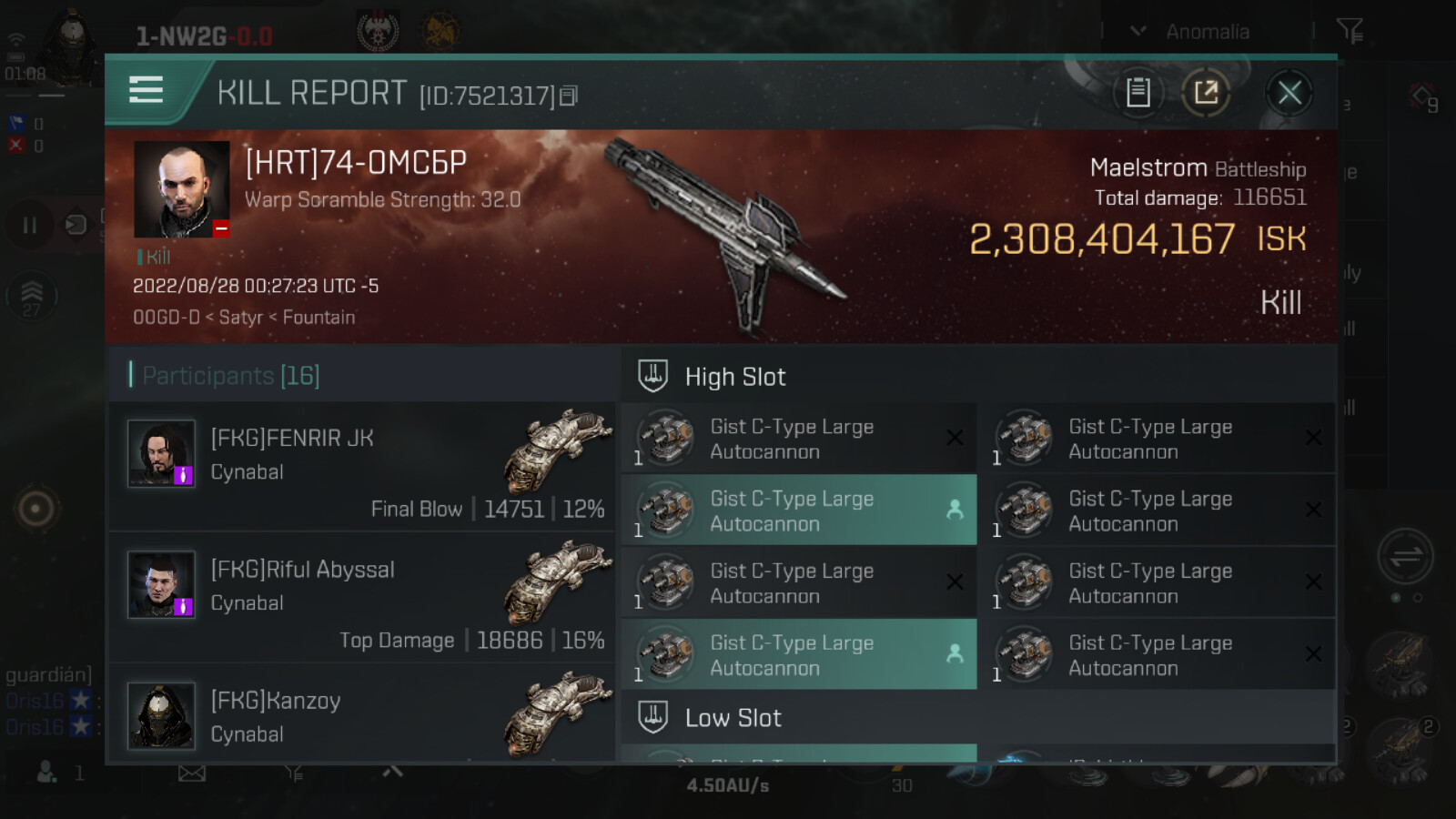Image resolution: width=1456 pixels, height=819 pixels.
Task: Open the Participants [16] section
Action: (x=231, y=376)
